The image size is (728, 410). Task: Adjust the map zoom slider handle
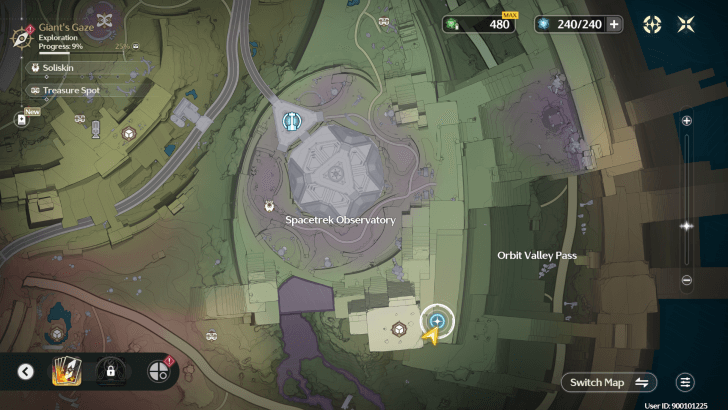pyautogui.click(x=687, y=226)
